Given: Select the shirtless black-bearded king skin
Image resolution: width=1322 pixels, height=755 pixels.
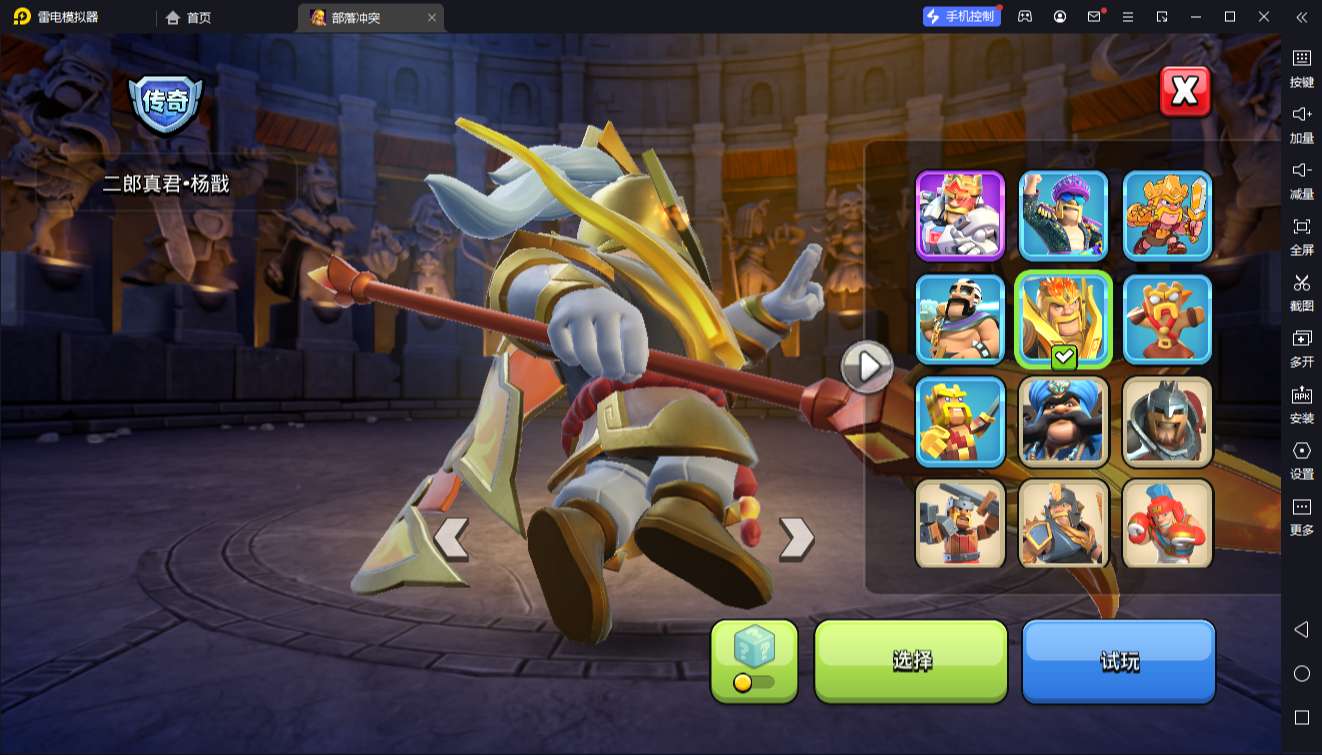Looking at the screenshot, I should point(961,319).
